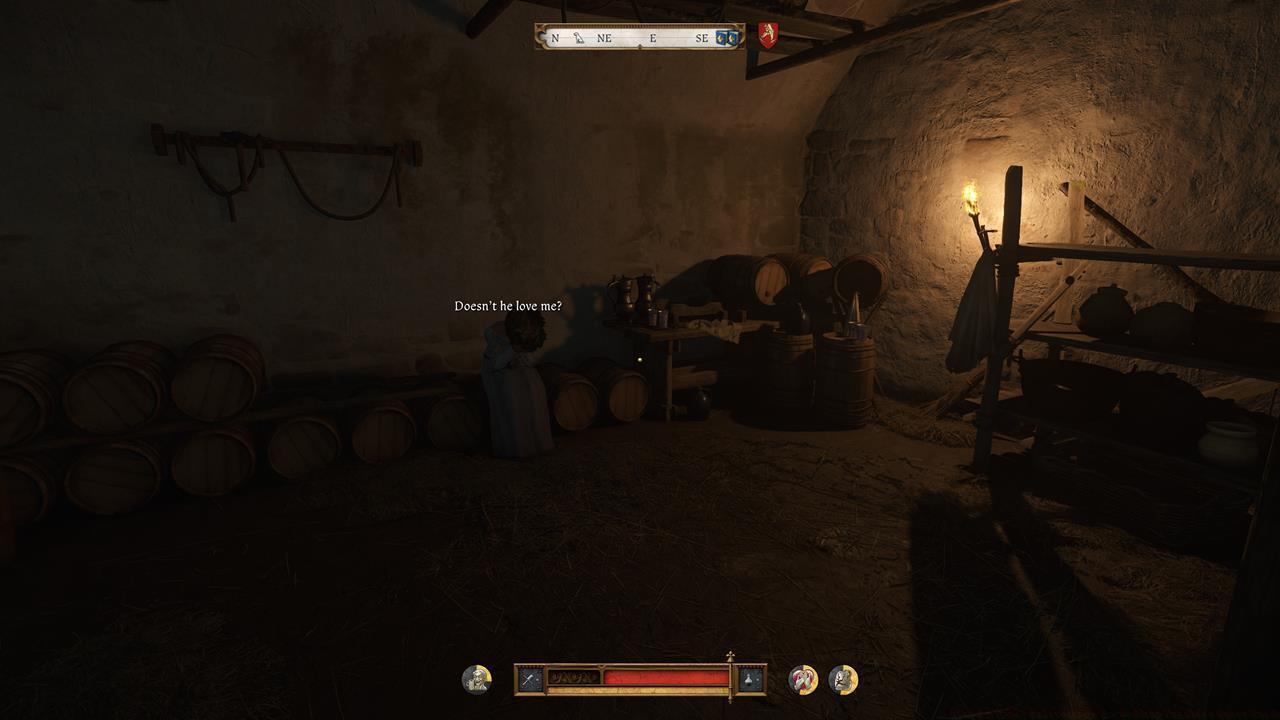
Task: Click the drinking man status icon
Action: (477, 680)
